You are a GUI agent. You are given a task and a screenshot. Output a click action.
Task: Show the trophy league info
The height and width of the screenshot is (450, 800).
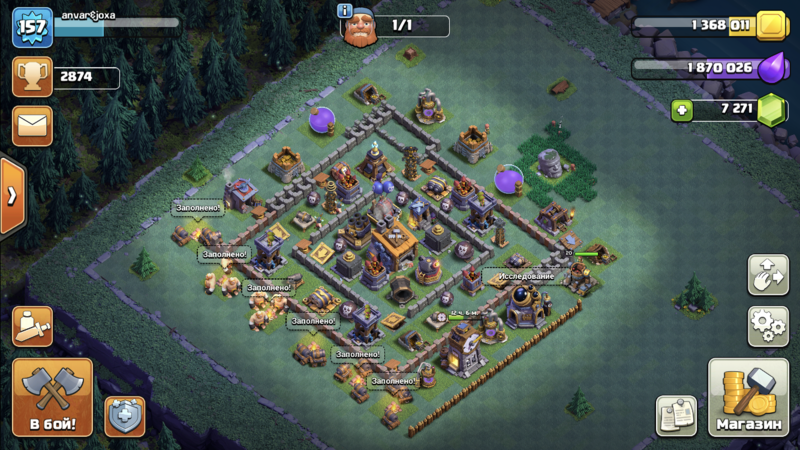[32, 77]
